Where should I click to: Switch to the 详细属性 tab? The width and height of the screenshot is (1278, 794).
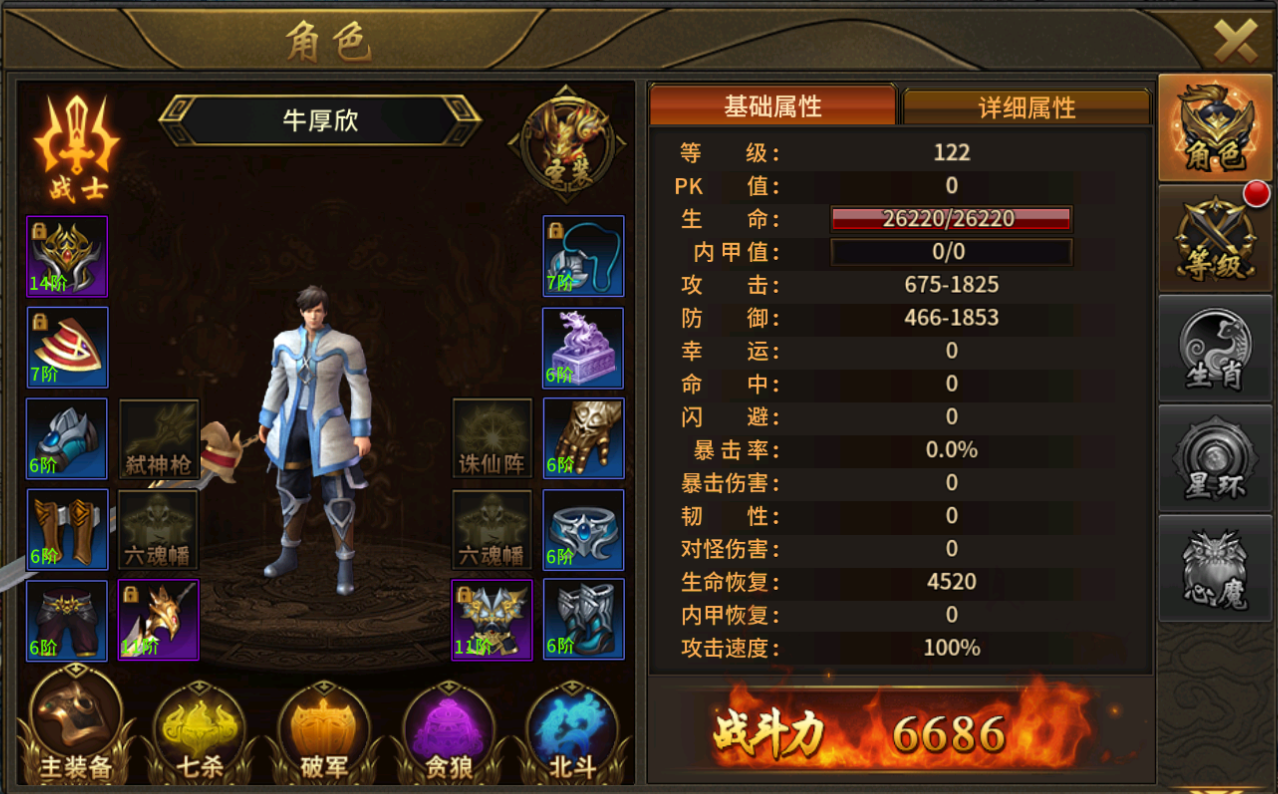(x=1027, y=107)
